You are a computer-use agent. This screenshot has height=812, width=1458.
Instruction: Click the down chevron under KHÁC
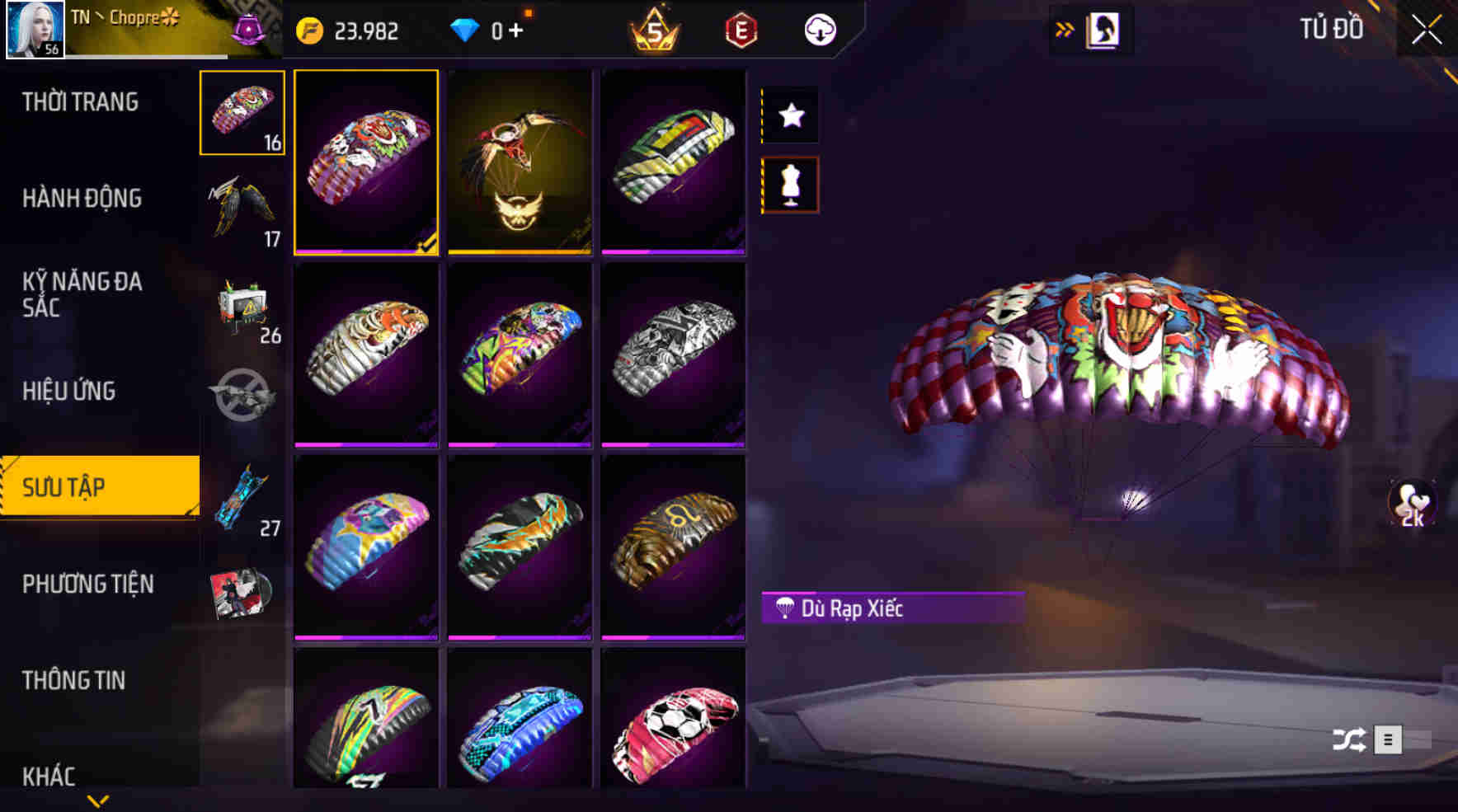click(x=99, y=801)
